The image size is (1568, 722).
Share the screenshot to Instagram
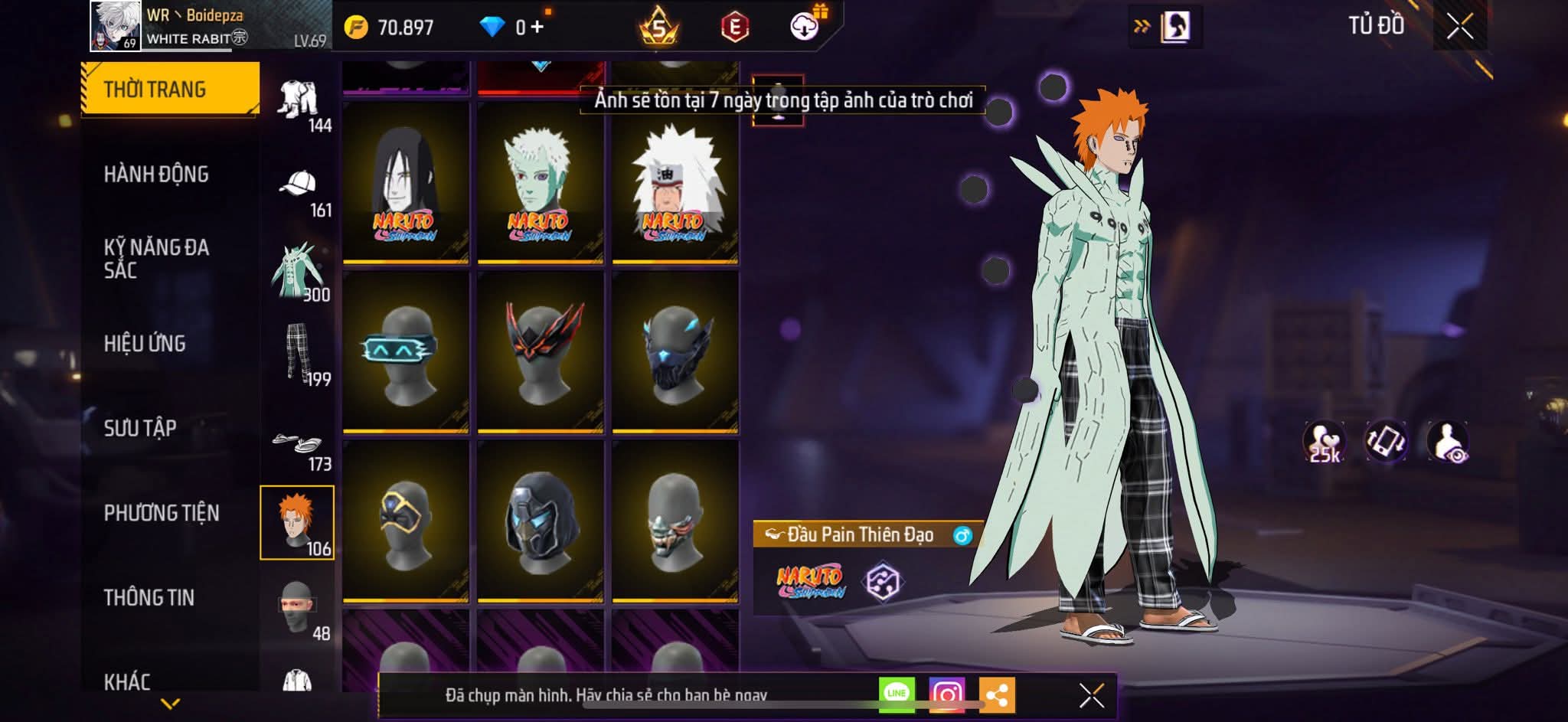(x=947, y=694)
